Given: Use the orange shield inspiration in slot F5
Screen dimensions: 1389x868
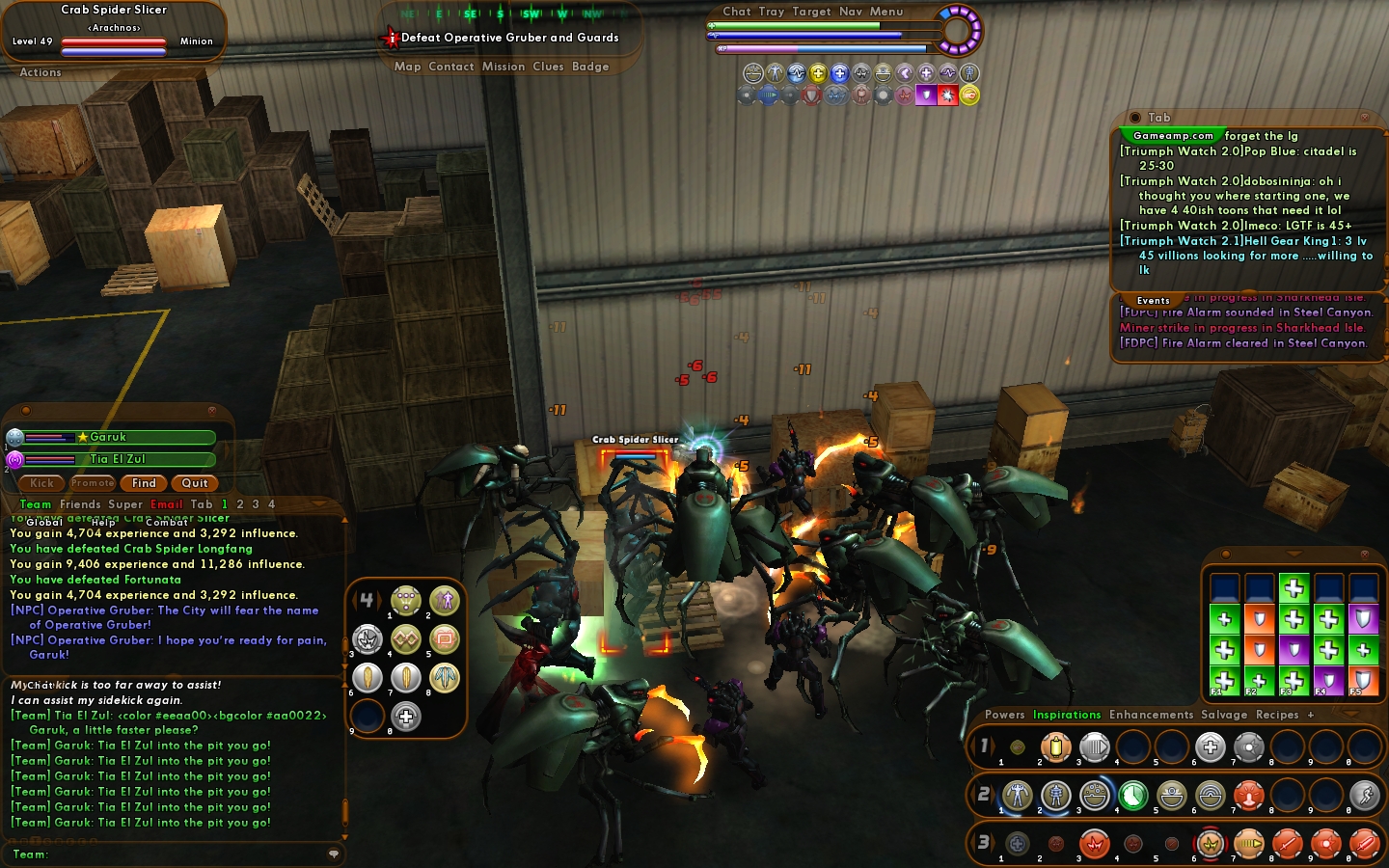Looking at the screenshot, I should coord(1363,681).
